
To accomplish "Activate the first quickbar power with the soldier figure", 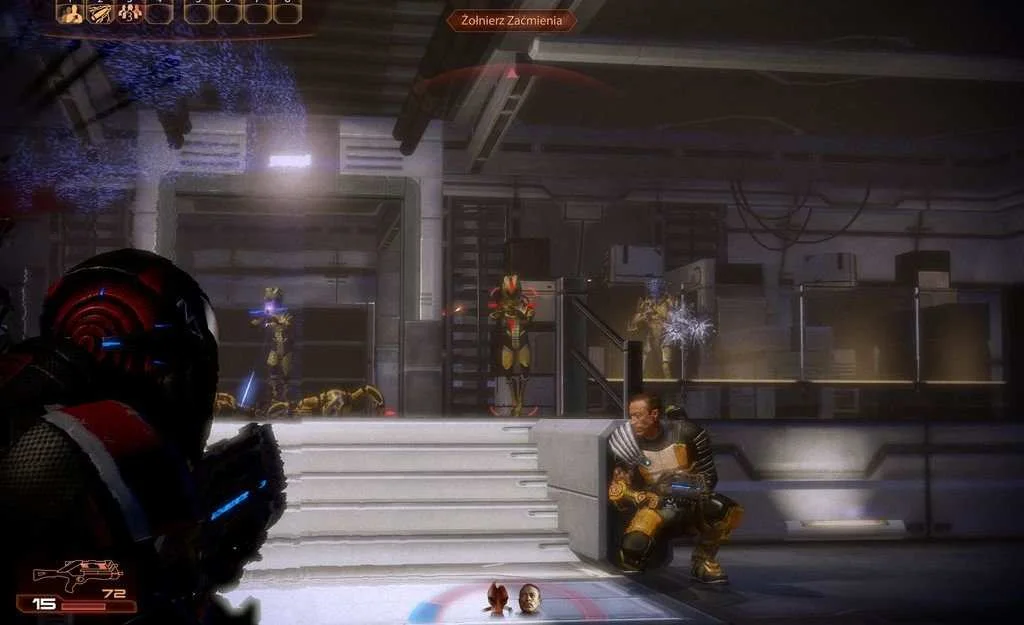I will click(70, 13).
